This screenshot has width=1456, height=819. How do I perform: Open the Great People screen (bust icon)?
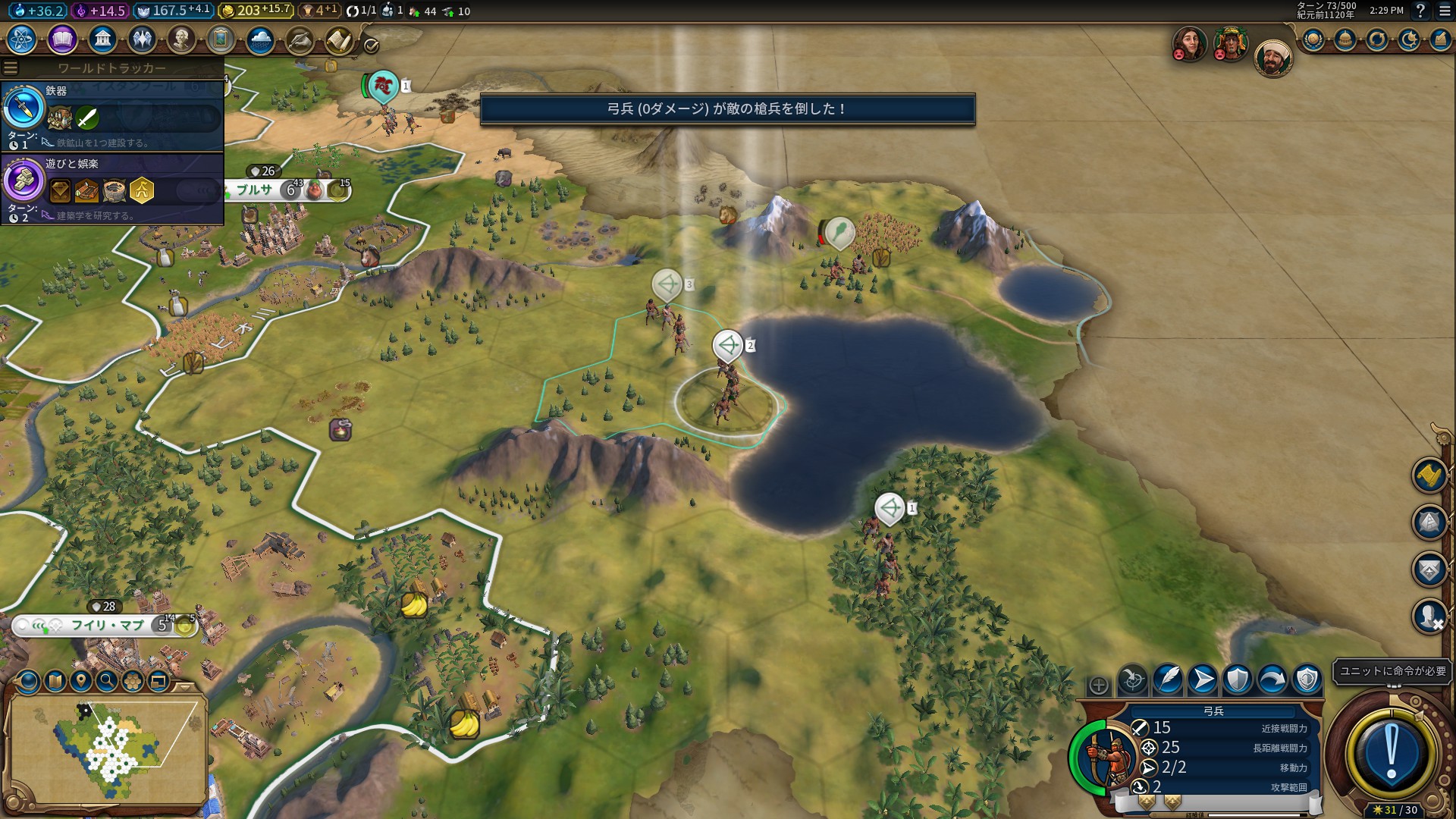[x=181, y=39]
